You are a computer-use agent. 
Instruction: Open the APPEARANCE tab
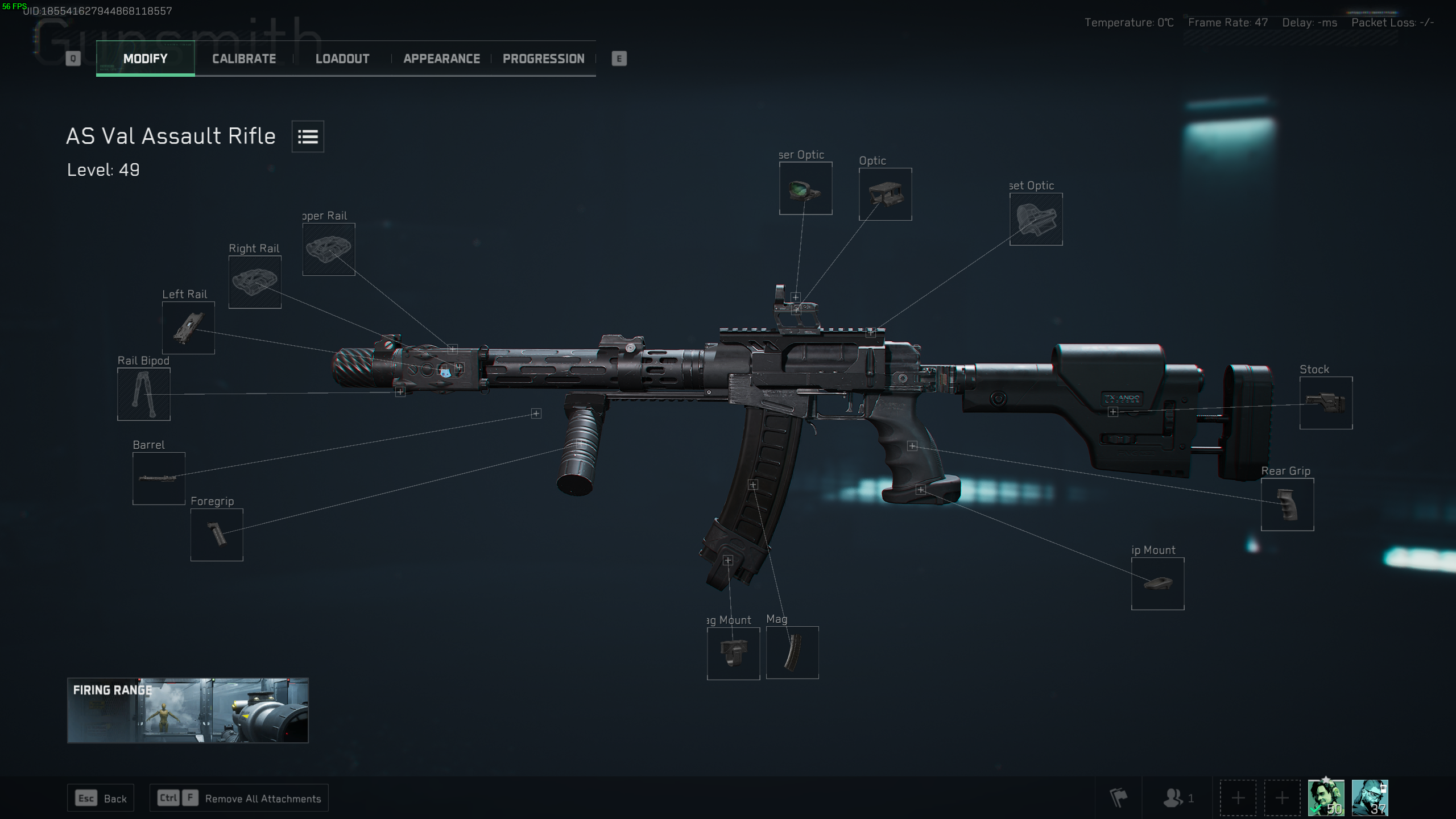[441, 59]
